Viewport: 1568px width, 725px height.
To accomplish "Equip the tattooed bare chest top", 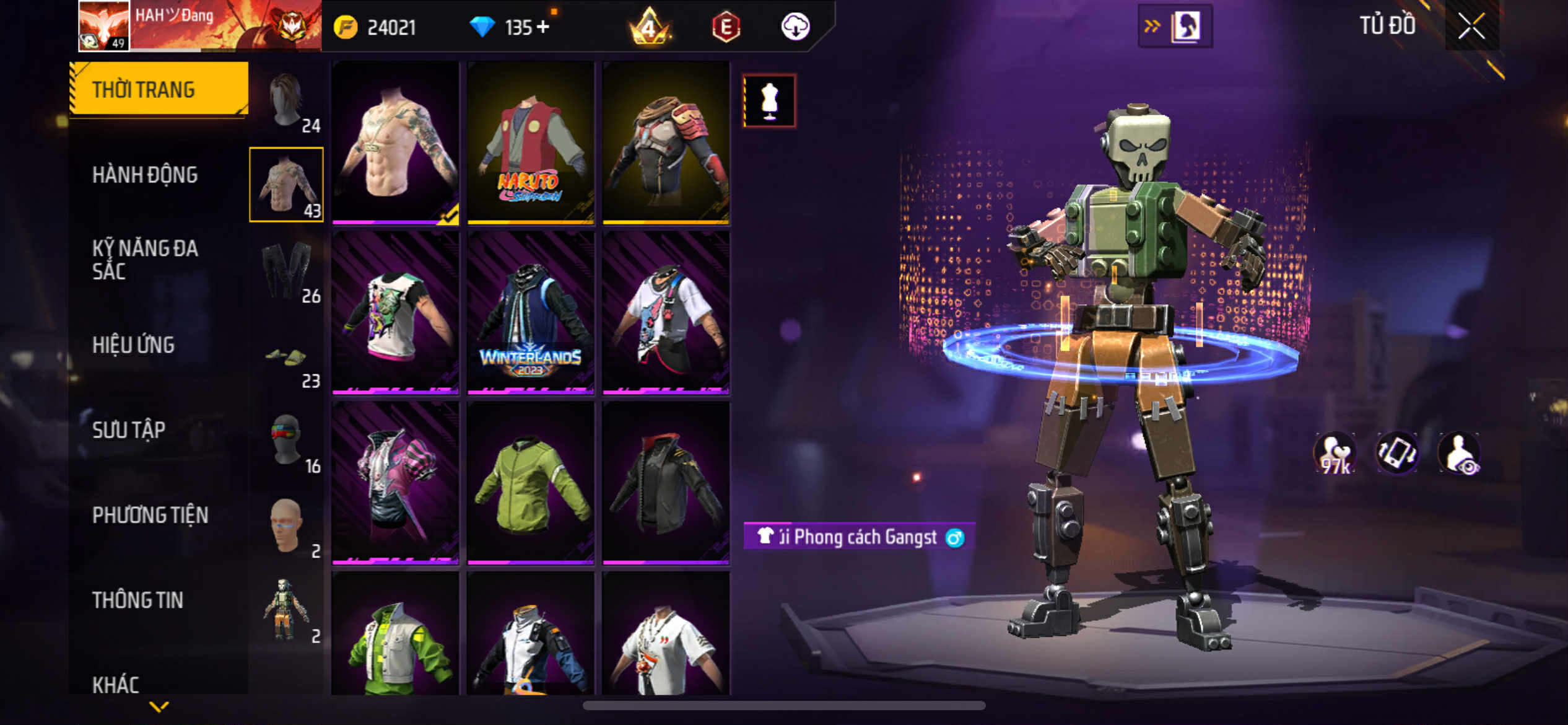I will click(x=395, y=143).
